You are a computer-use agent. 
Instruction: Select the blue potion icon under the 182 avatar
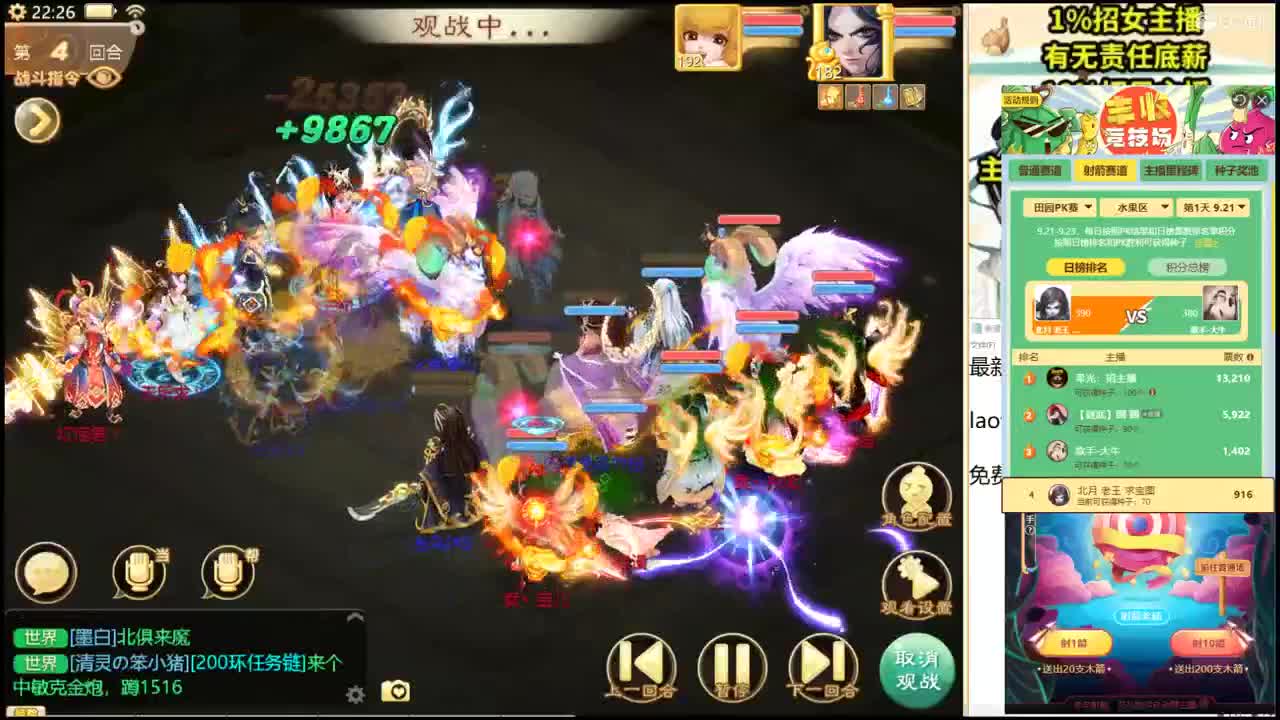pos(884,98)
